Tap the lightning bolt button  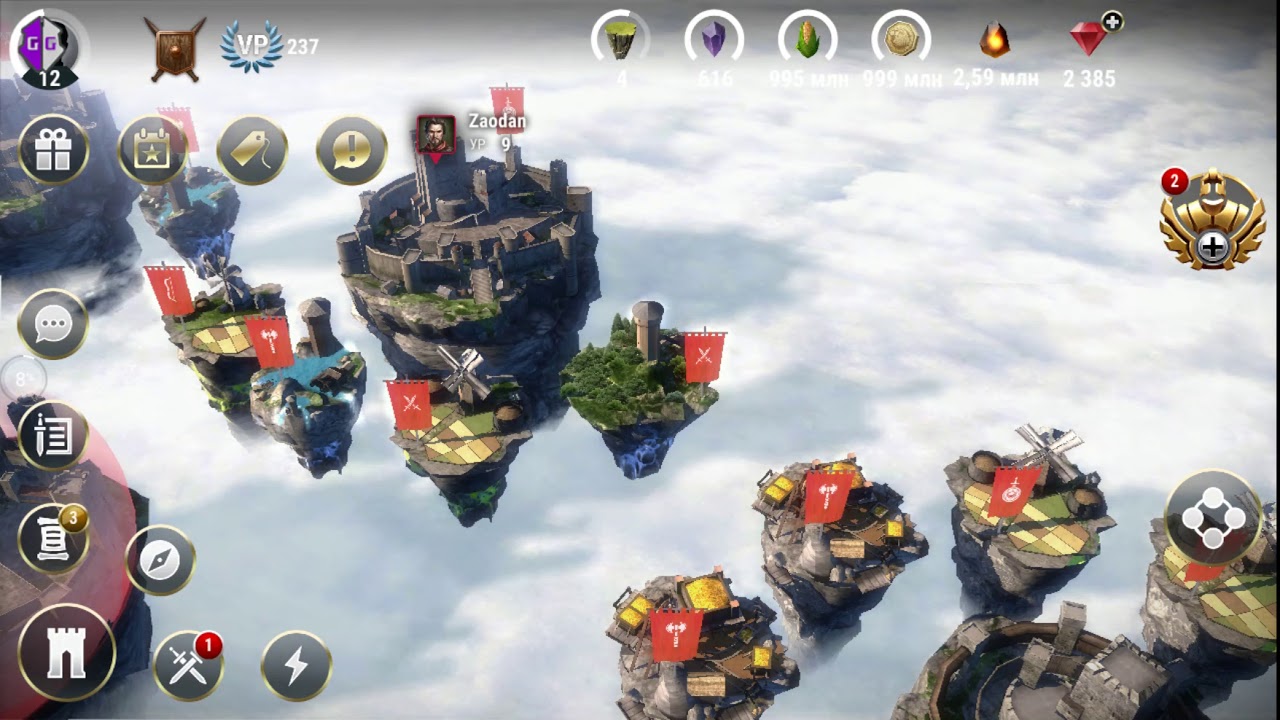point(296,665)
